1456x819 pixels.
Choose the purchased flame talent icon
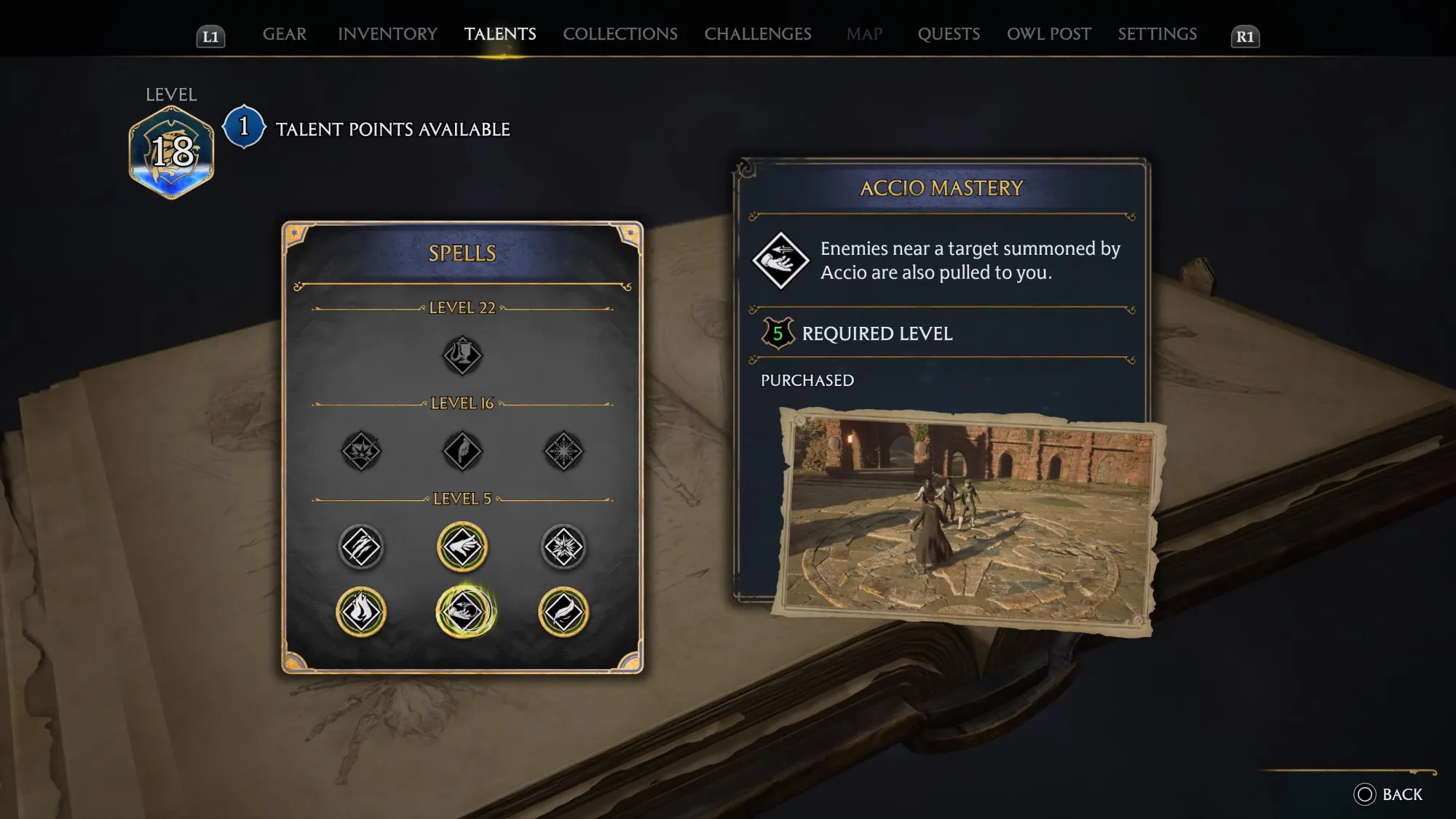(361, 612)
